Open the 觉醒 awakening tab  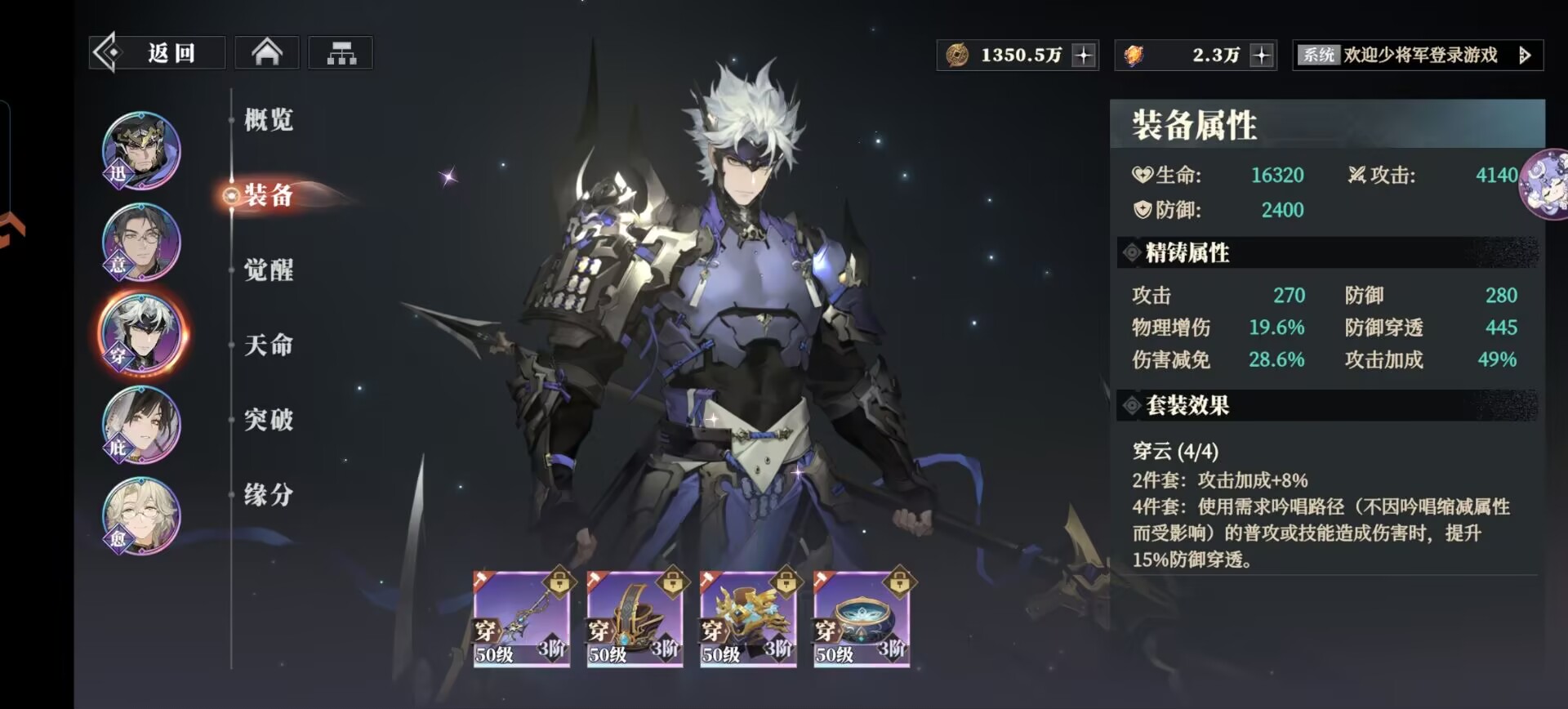269,270
